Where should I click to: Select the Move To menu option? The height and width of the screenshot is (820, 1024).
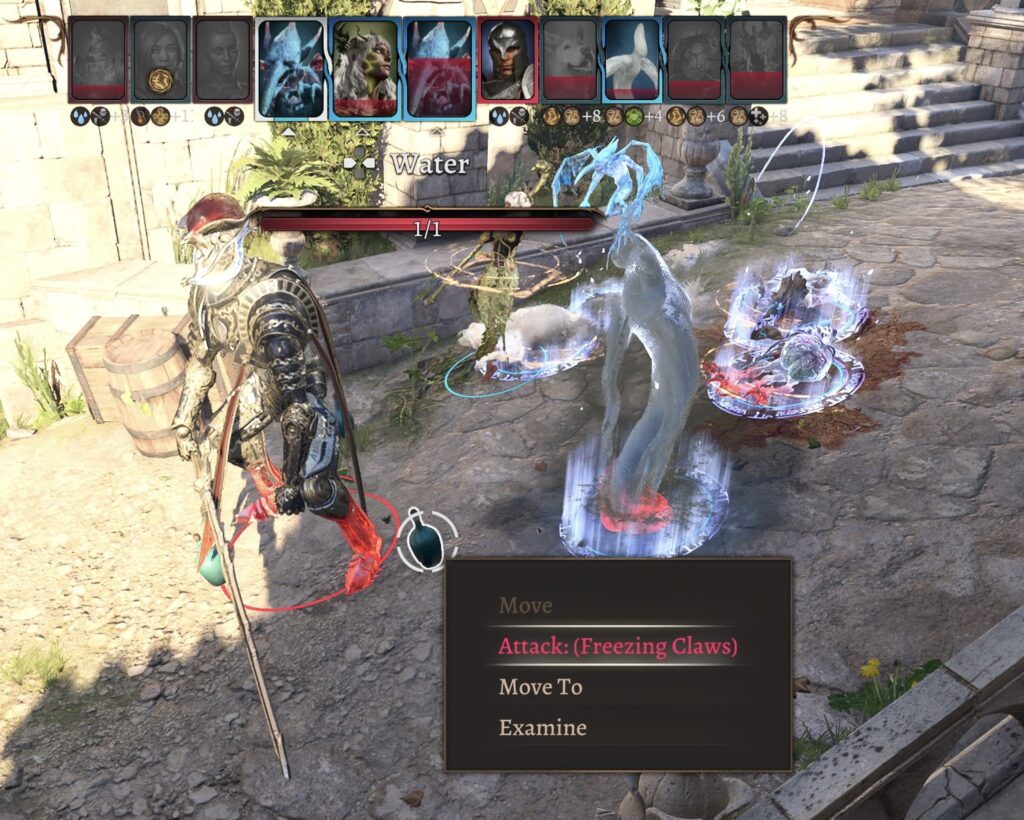tap(540, 687)
